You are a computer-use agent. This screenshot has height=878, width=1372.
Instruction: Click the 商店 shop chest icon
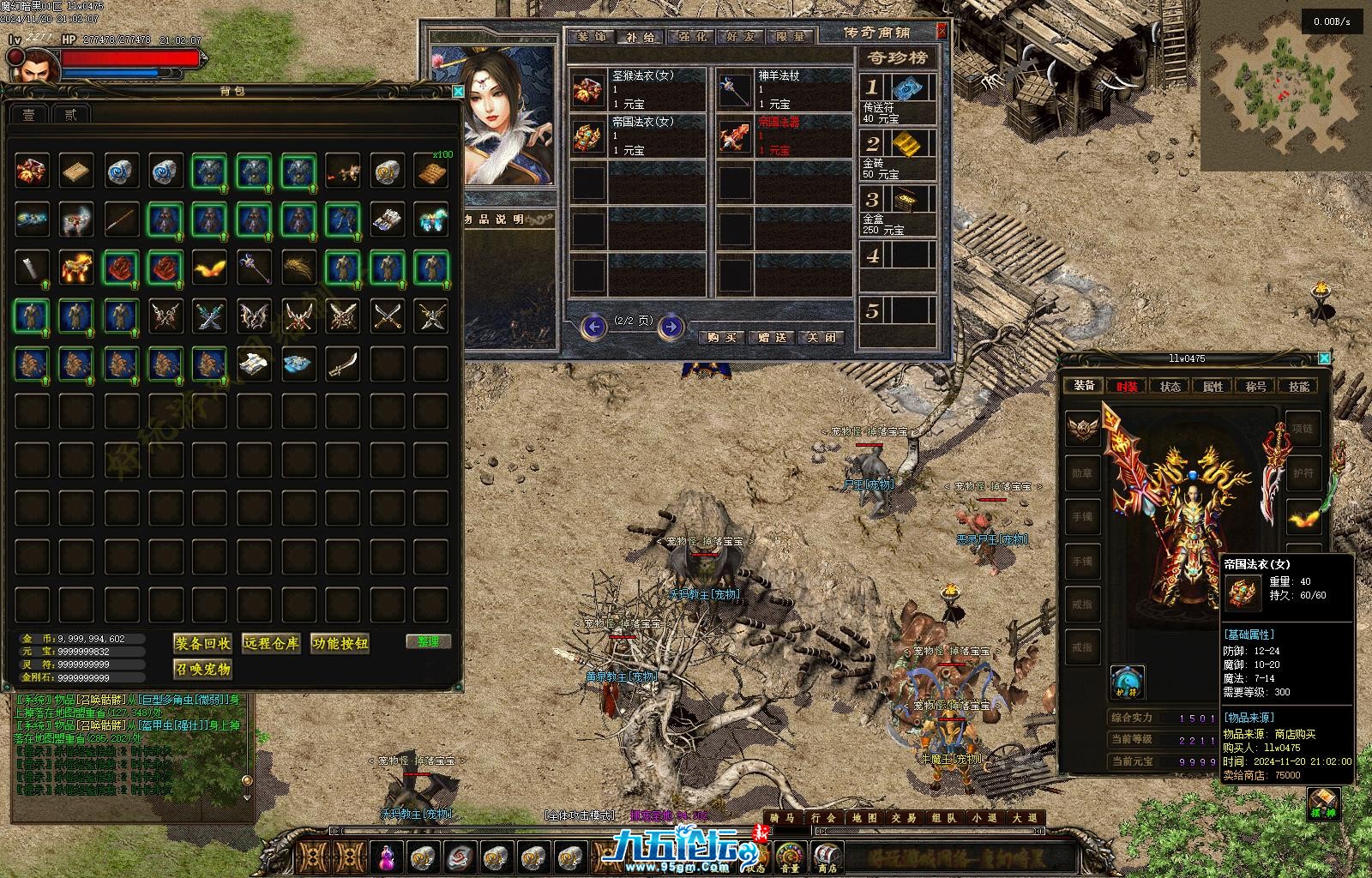(x=825, y=856)
